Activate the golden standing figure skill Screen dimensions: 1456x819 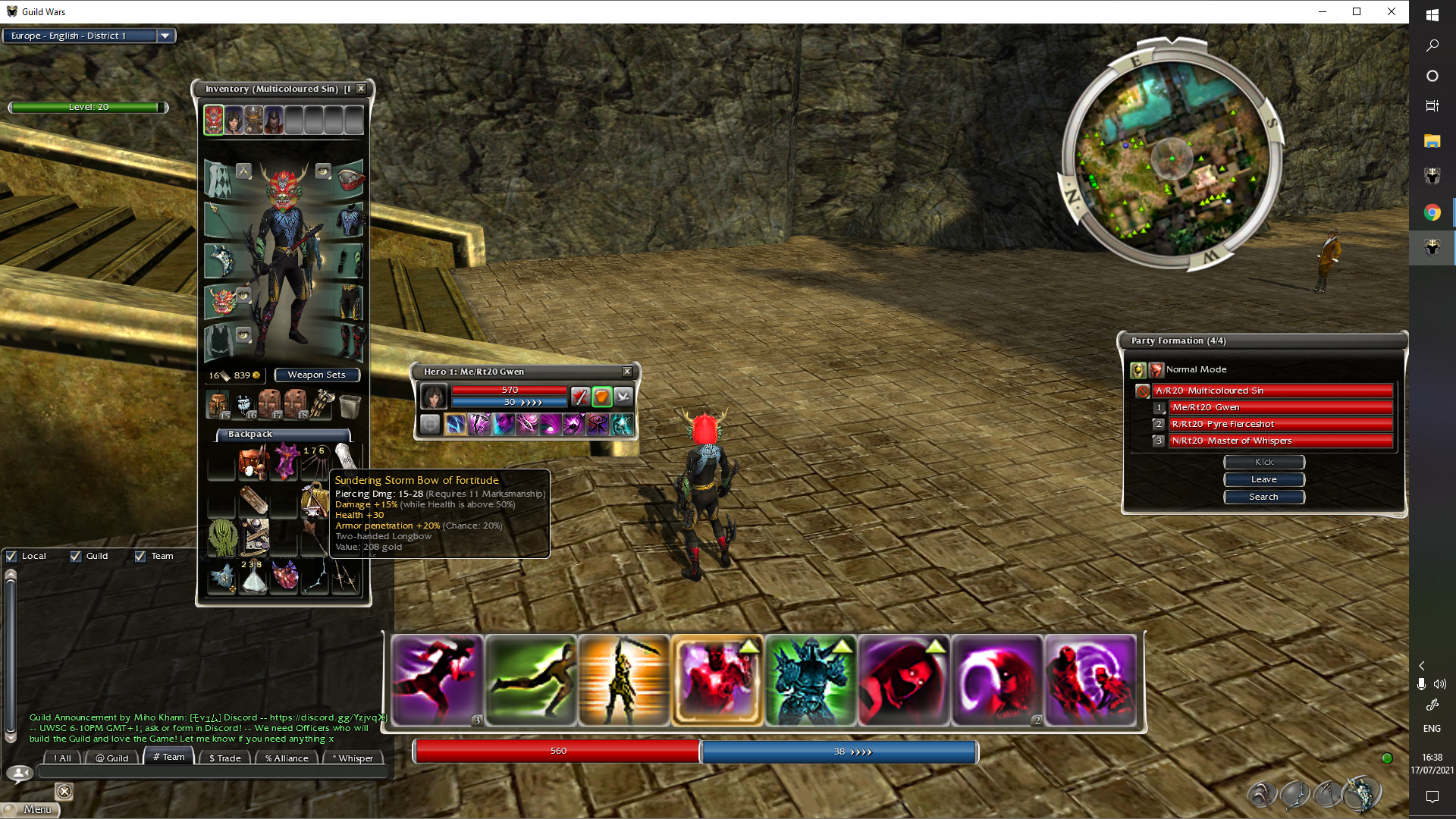point(623,680)
